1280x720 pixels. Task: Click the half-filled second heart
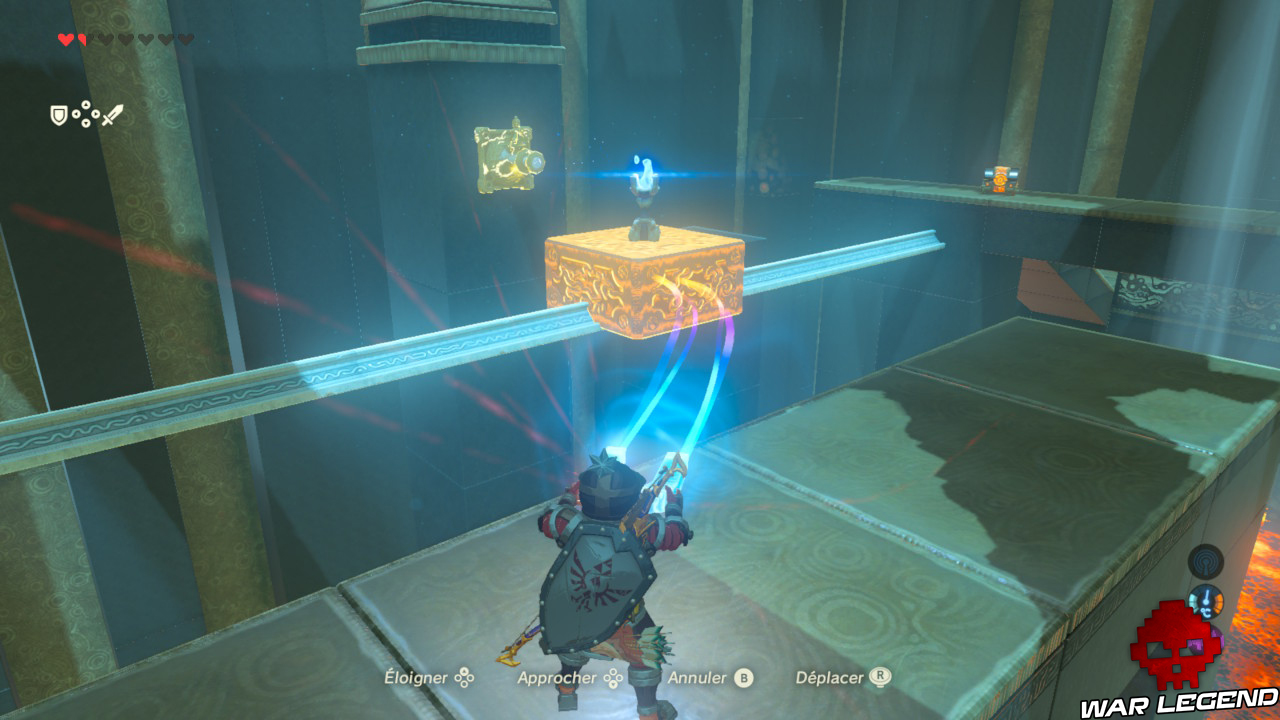(82, 40)
